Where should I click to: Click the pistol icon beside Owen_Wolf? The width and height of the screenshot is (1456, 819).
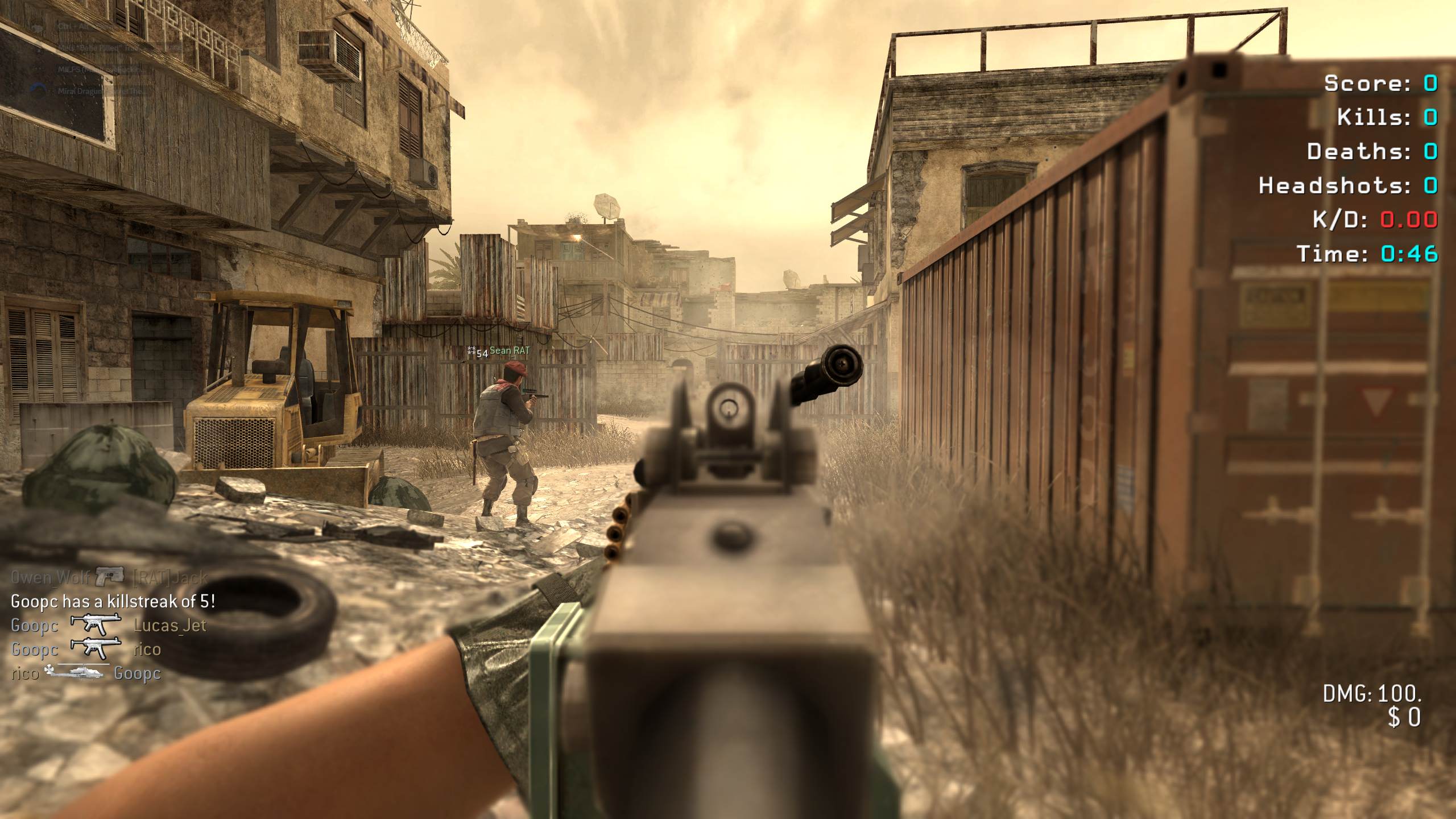(110, 577)
